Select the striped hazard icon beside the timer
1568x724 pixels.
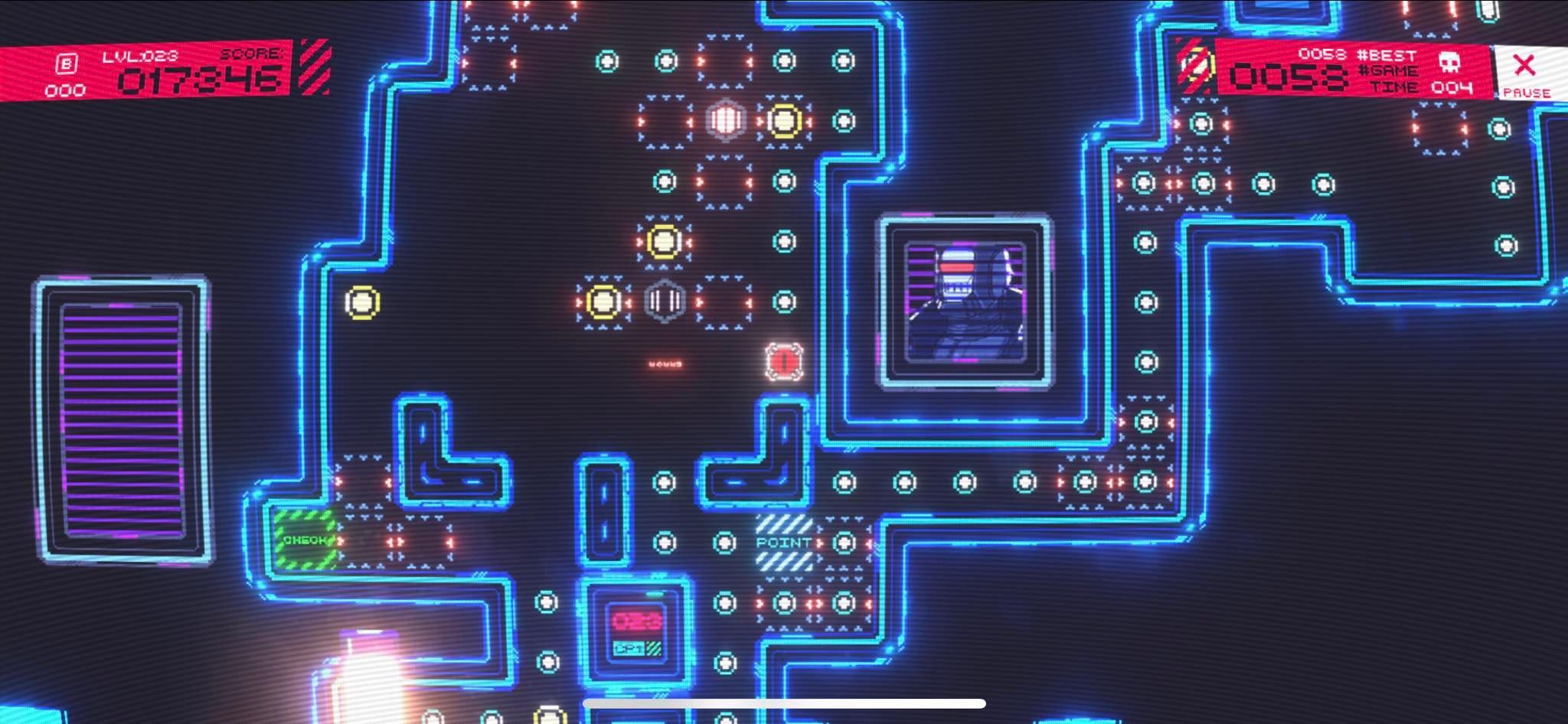pyautogui.click(x=1194, y=69)
